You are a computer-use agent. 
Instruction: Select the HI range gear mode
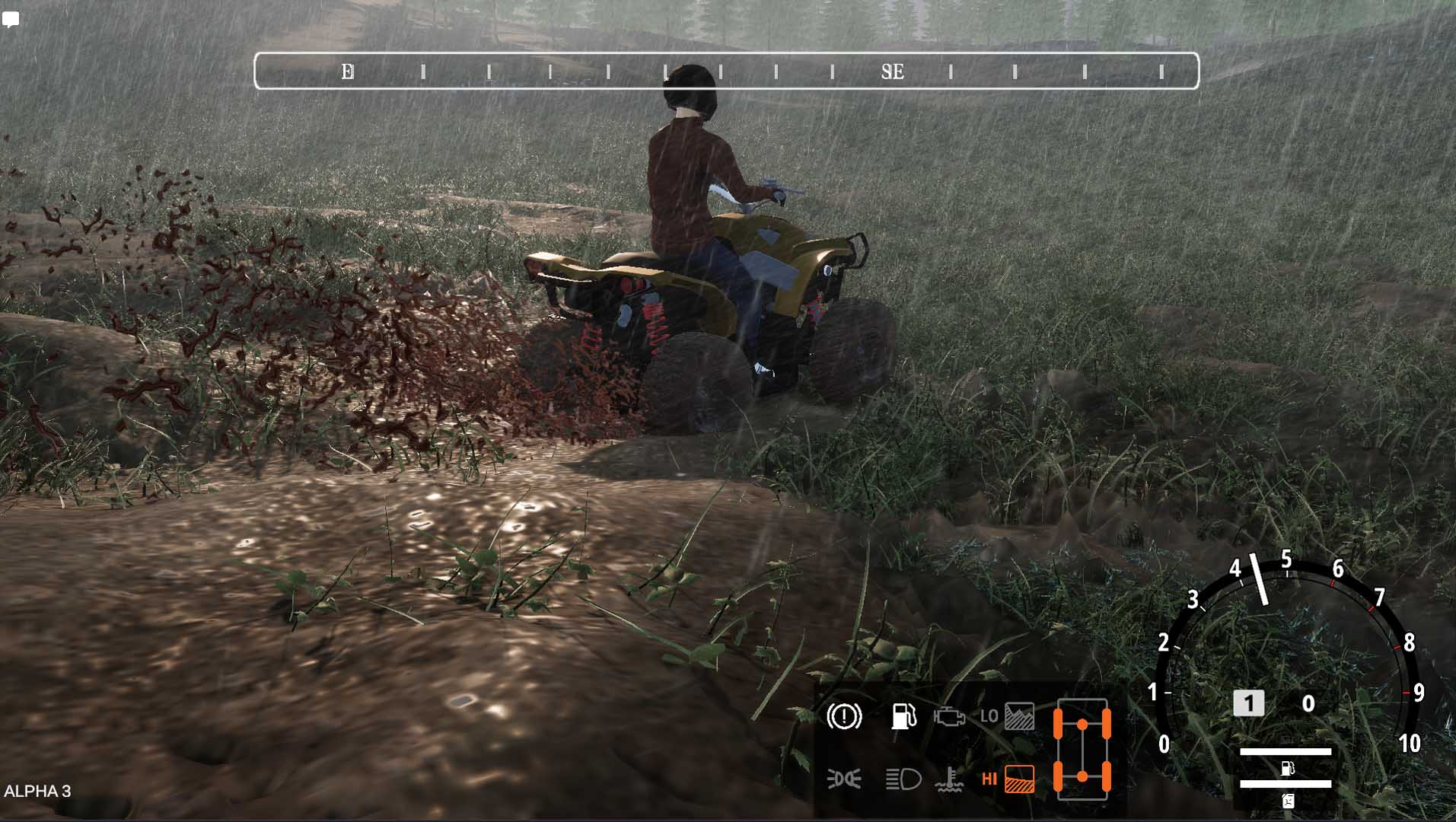point(1008,779)
